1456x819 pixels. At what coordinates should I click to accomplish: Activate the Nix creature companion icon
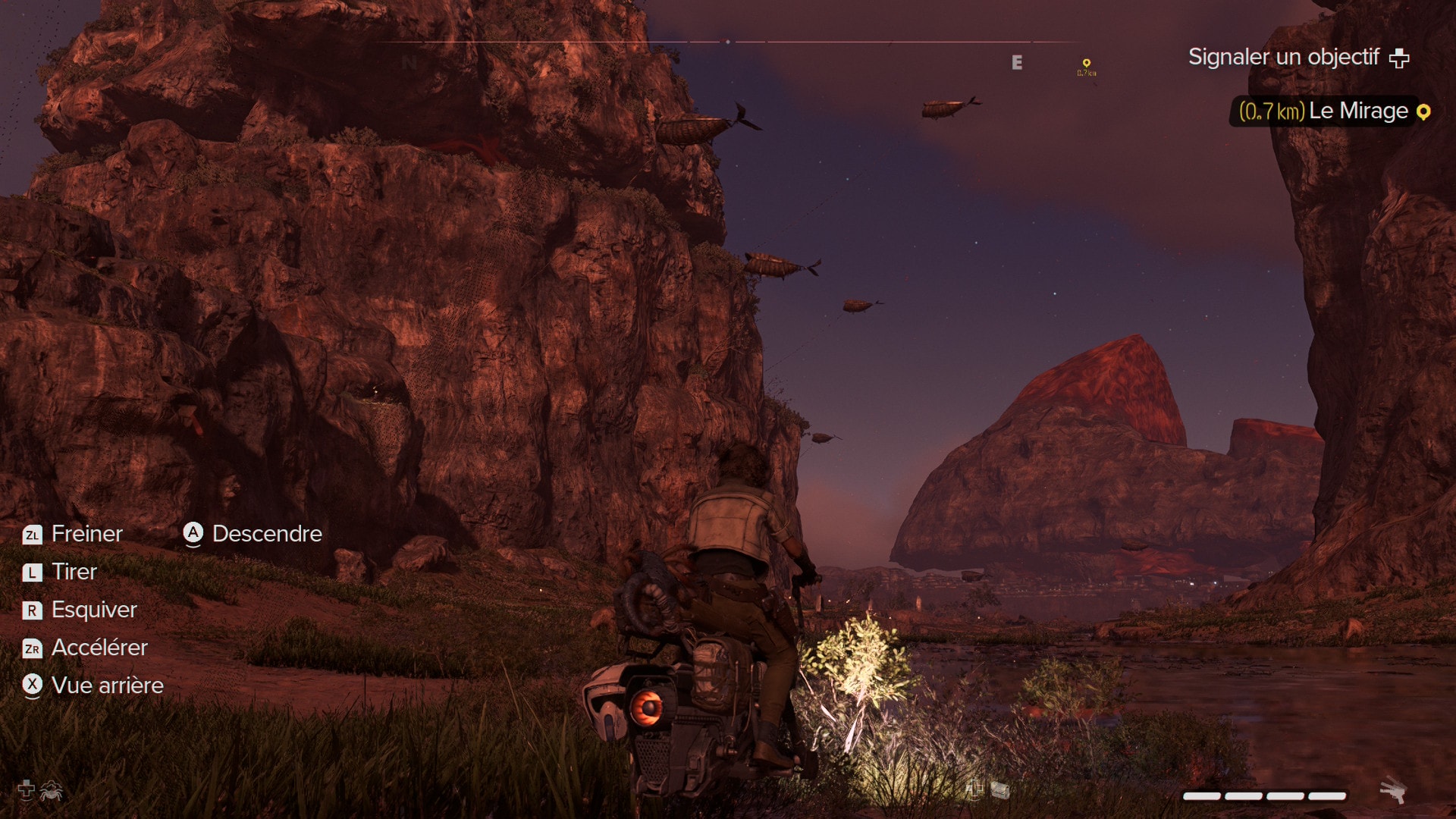(x=52, y=790)
